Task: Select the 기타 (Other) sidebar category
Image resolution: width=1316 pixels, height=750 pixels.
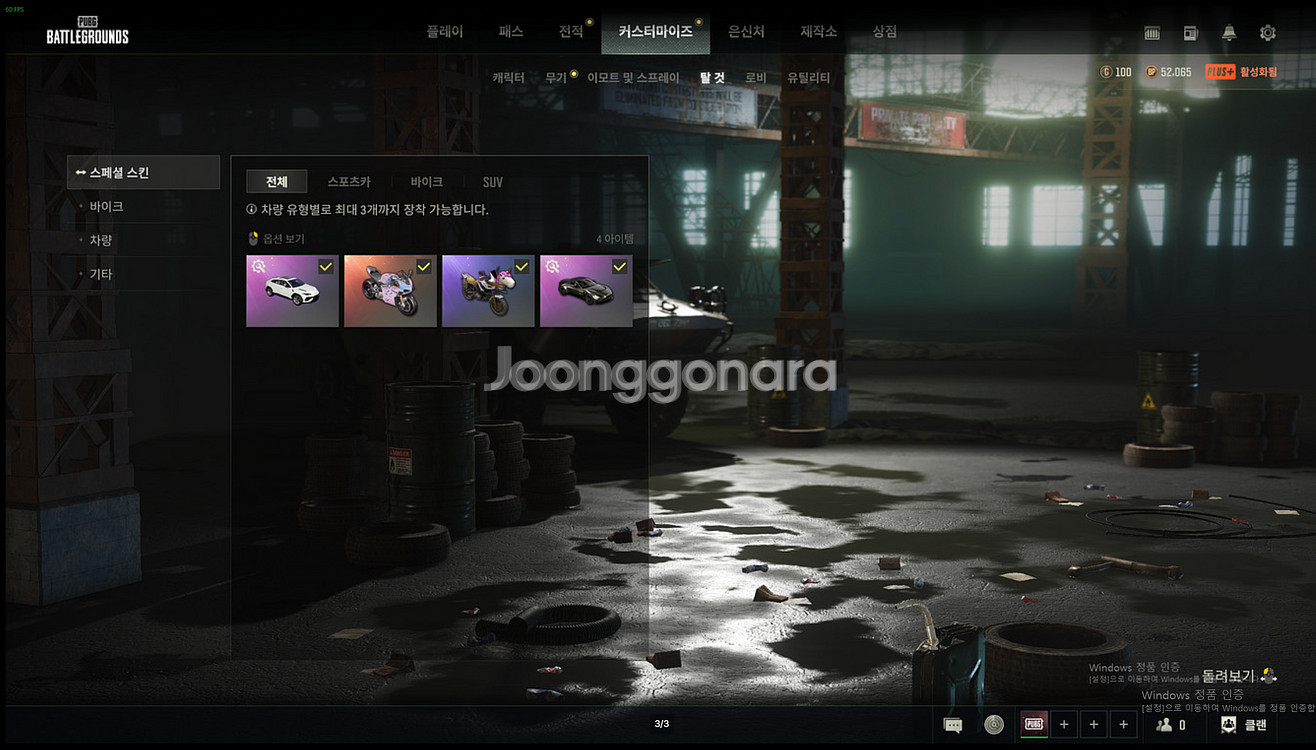Action: (101, 274)
